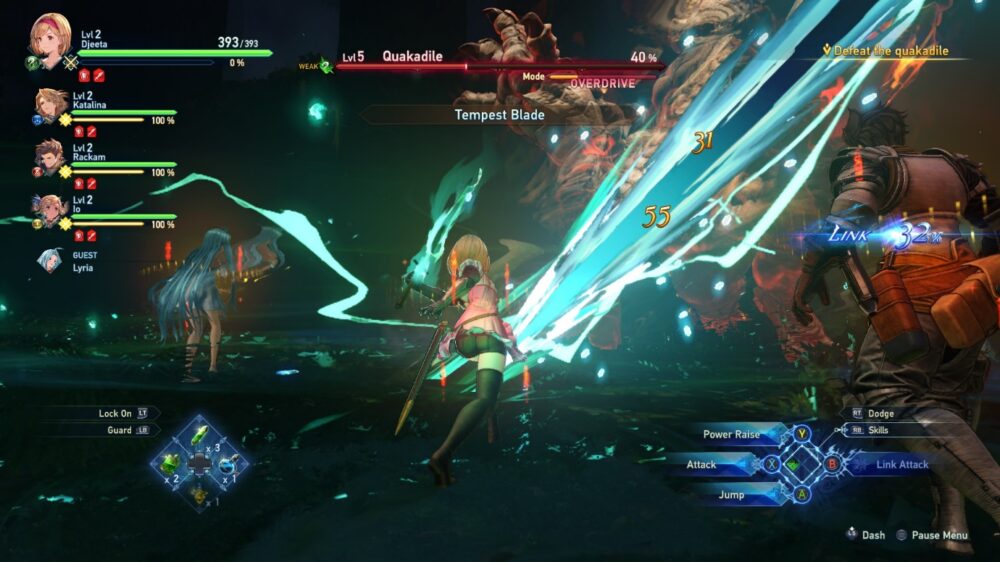Trigger the Attack action label

tap(702, 465)
